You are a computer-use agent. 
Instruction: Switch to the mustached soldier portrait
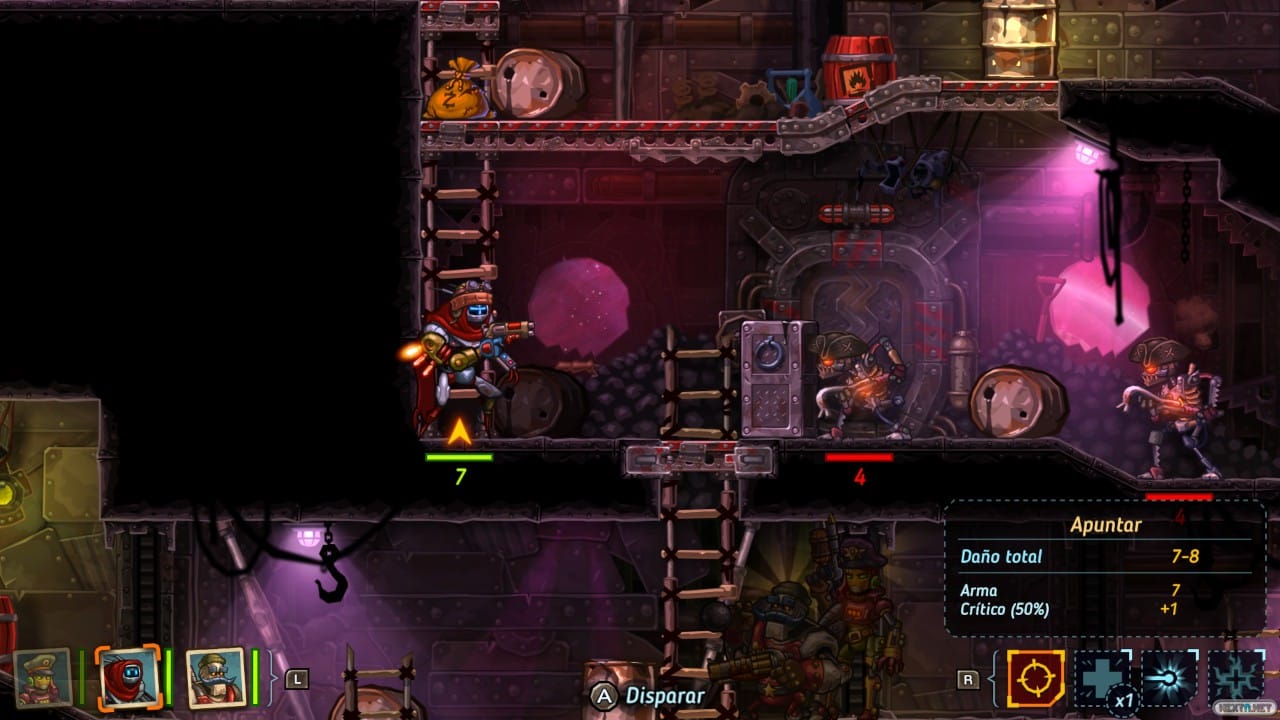[x=215, y=677]
